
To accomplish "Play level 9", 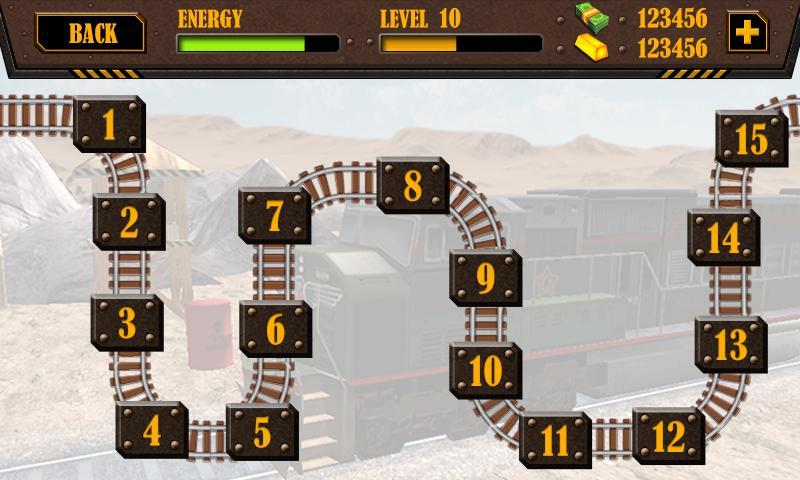I will pos(485,277).
